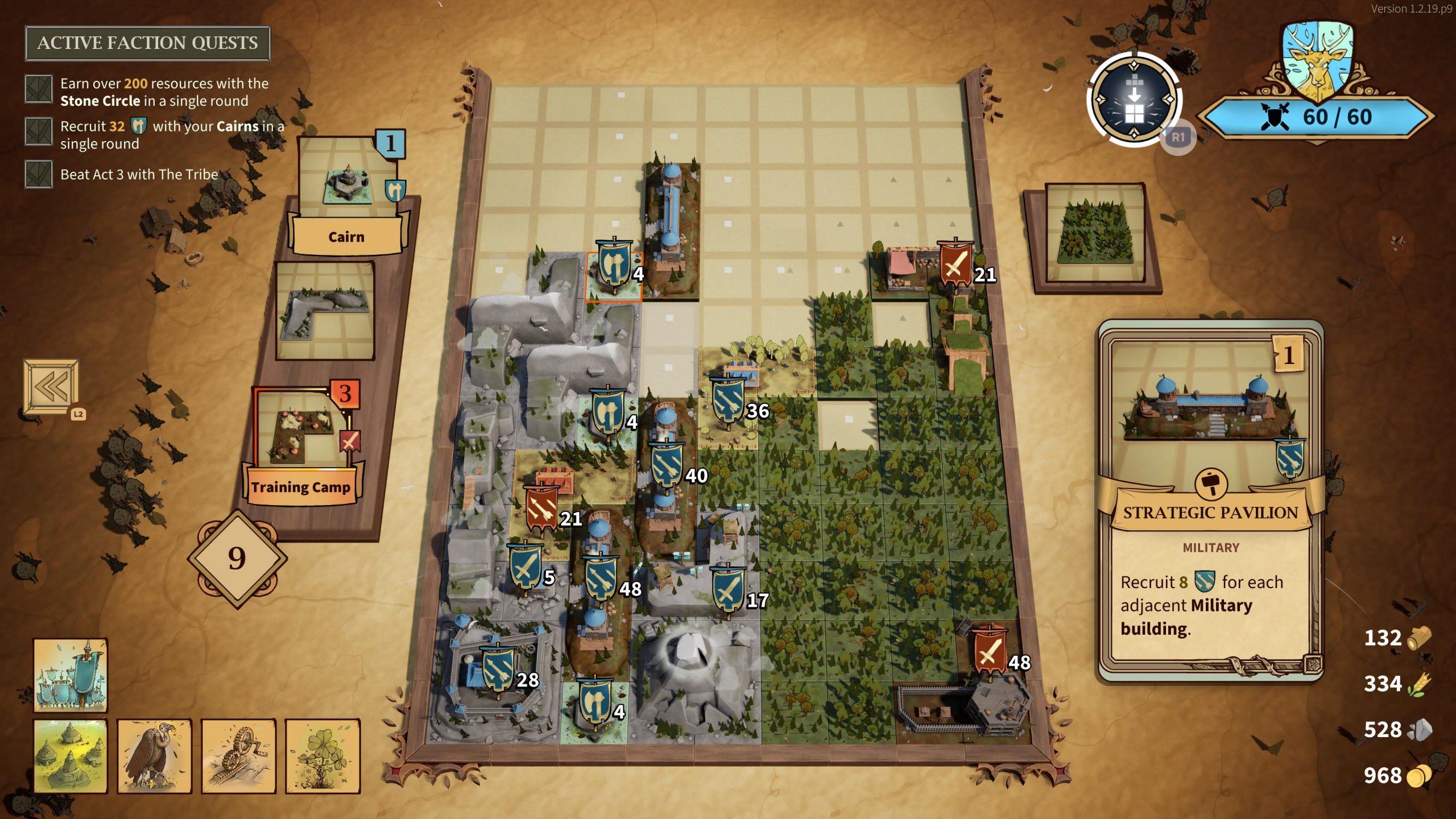This screenshot has height=819, width=1456.
Task: Click the double-arrow rewind button
Action: pyautogui.click(x=51, y=387)
